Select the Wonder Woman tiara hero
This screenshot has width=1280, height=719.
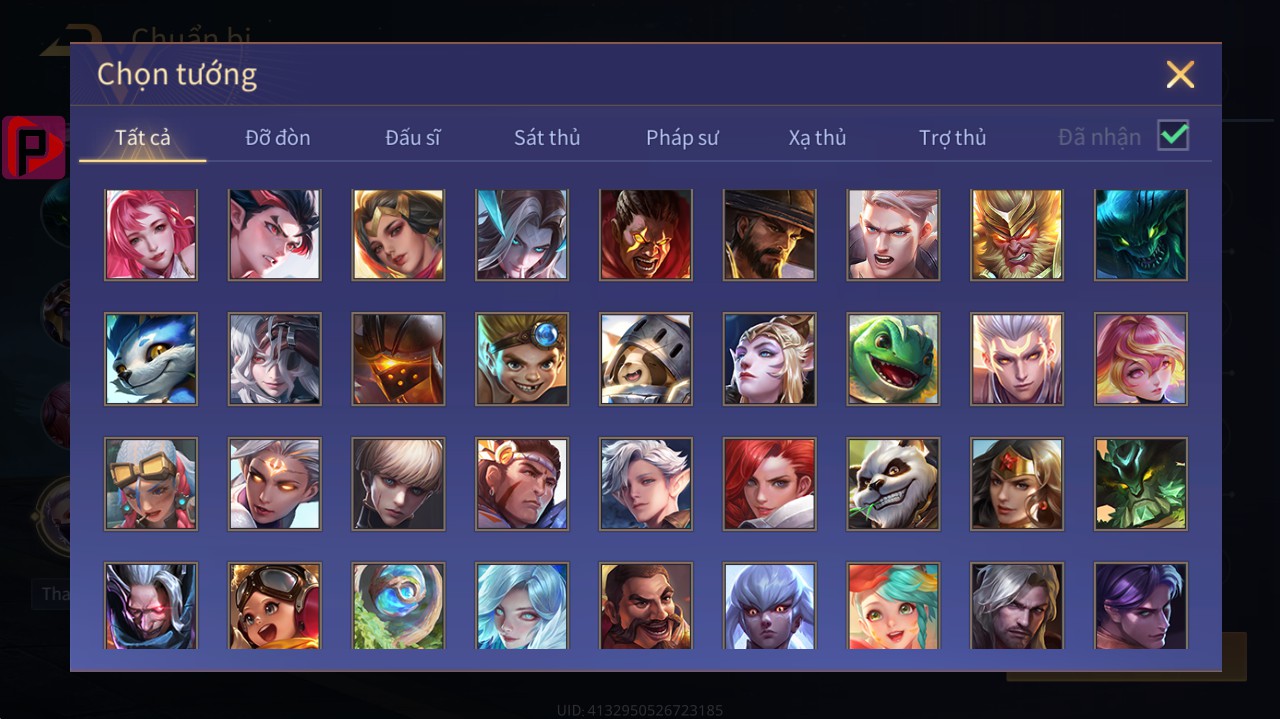coord(1017,483)
